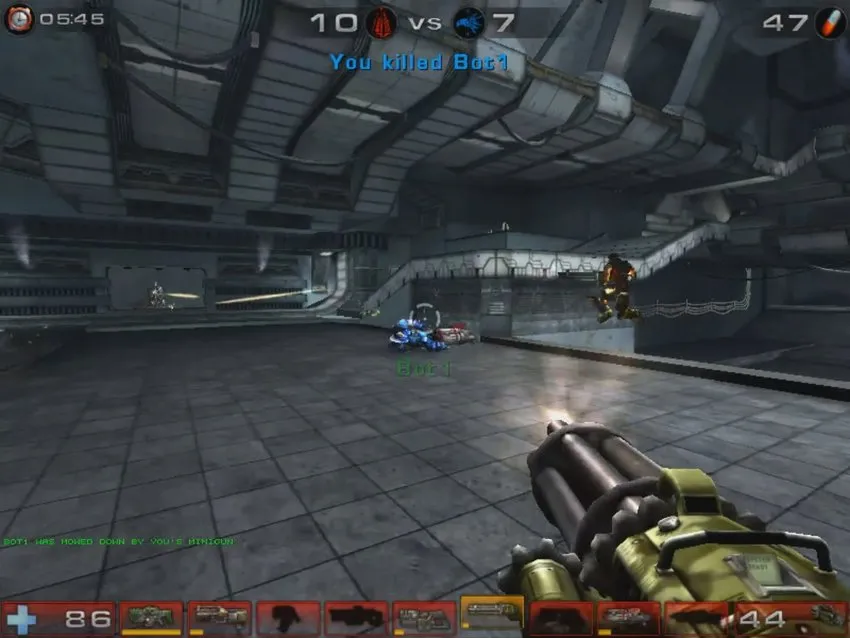Select the Flak Cannon silhouette slot

[560, 618]
